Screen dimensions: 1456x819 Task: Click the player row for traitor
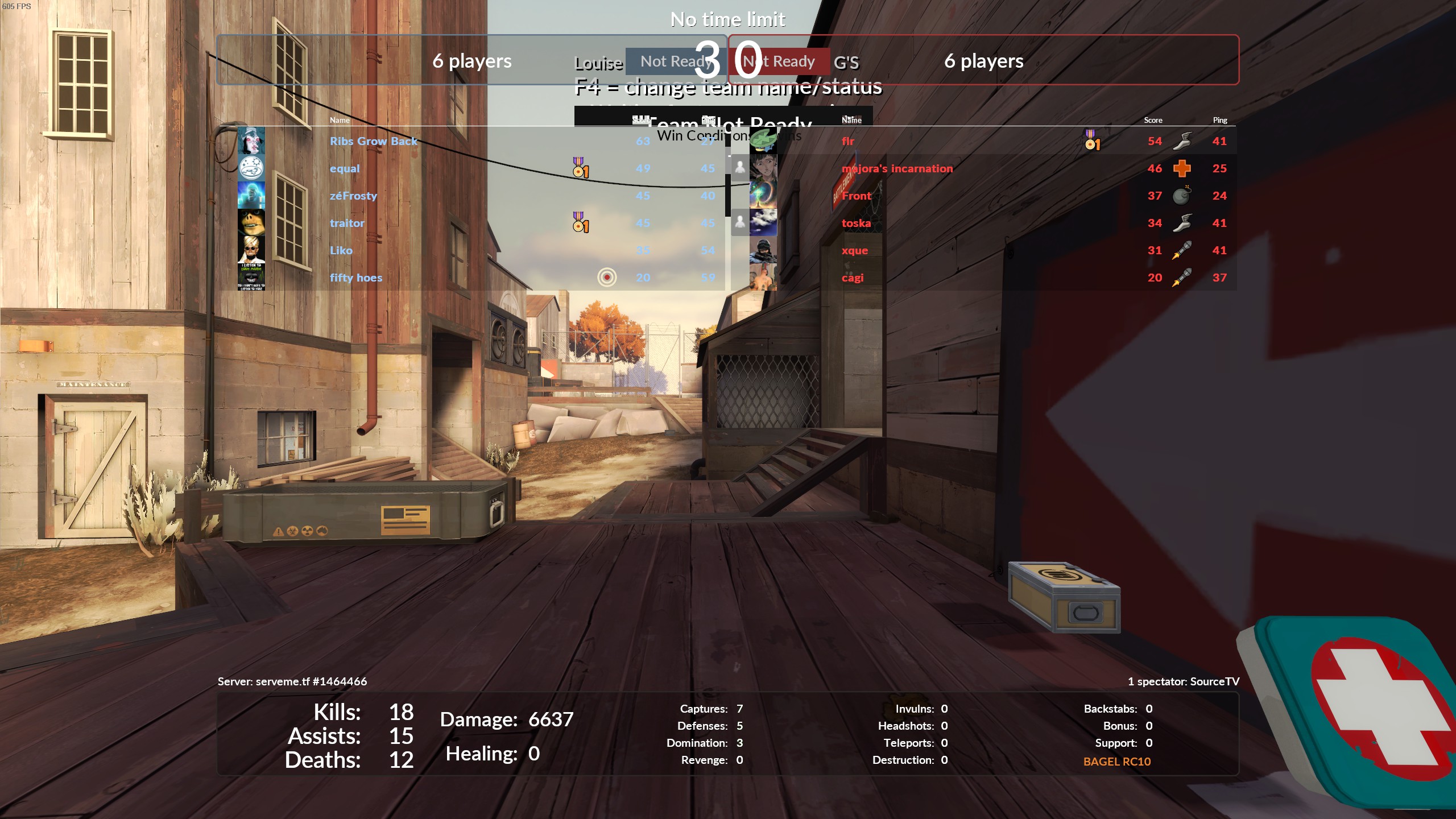click(x=347, y=223)
